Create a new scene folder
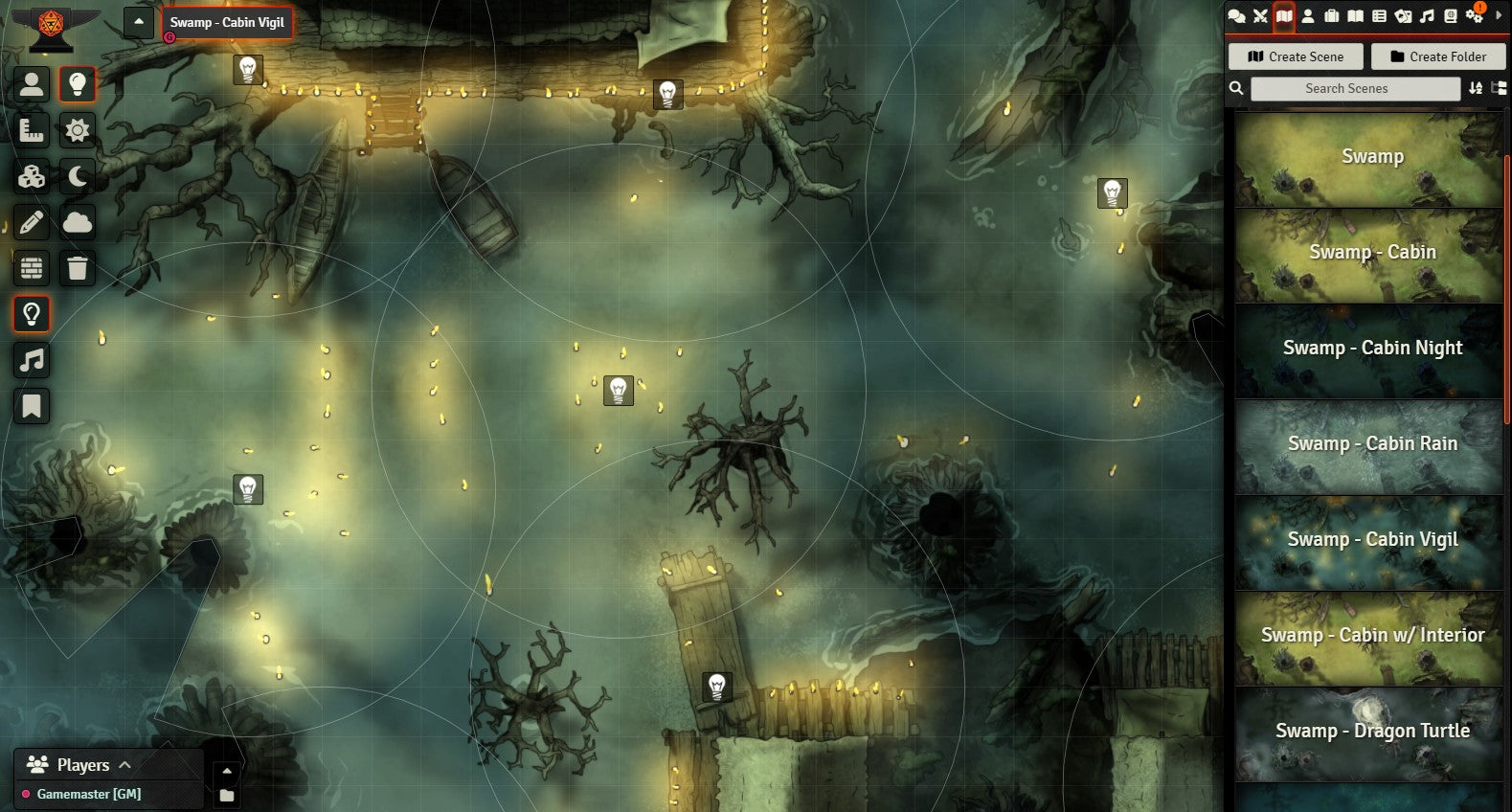 click(x=1437, y=56)
